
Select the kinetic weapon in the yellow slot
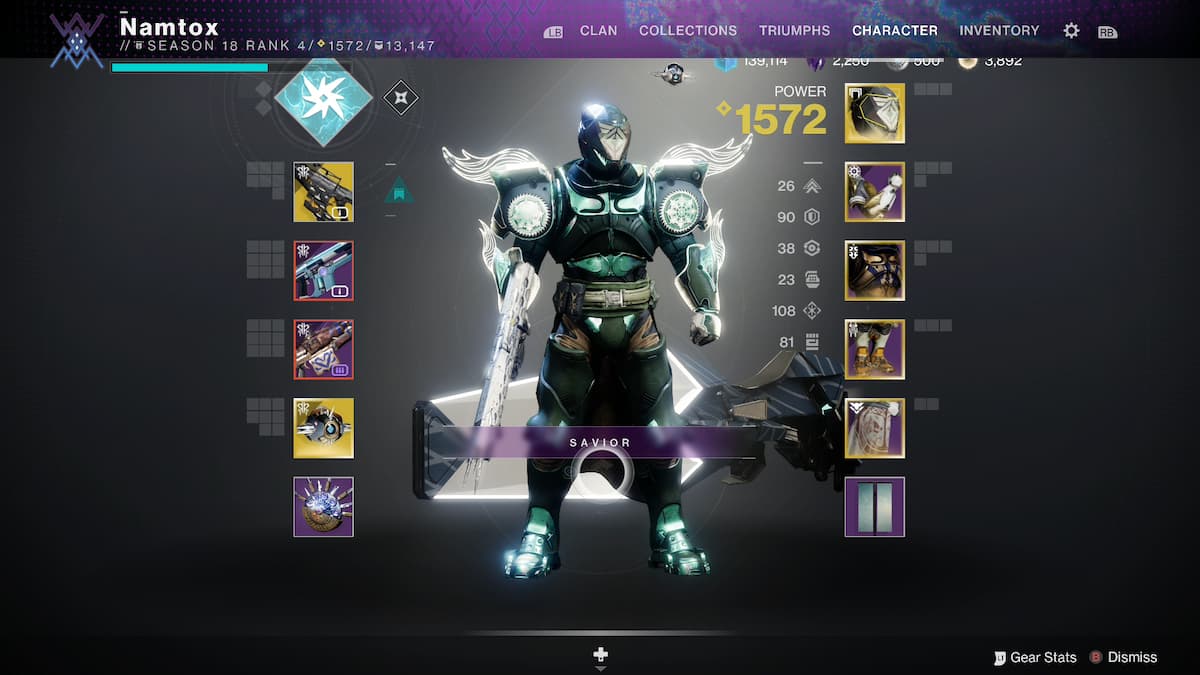323,192
